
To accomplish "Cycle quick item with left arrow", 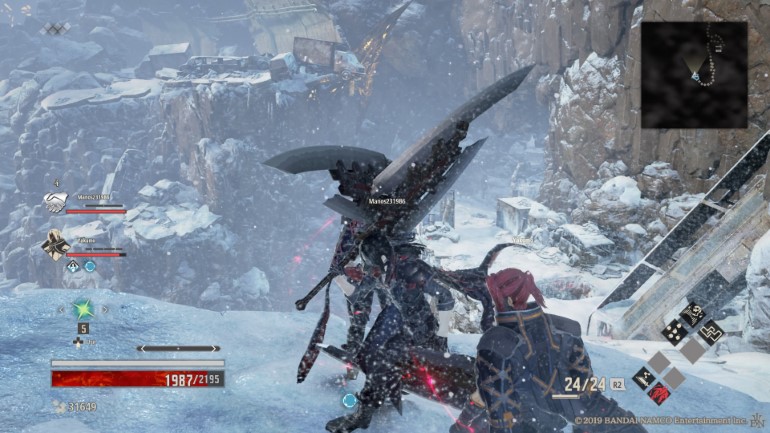I will coord(60,309).
